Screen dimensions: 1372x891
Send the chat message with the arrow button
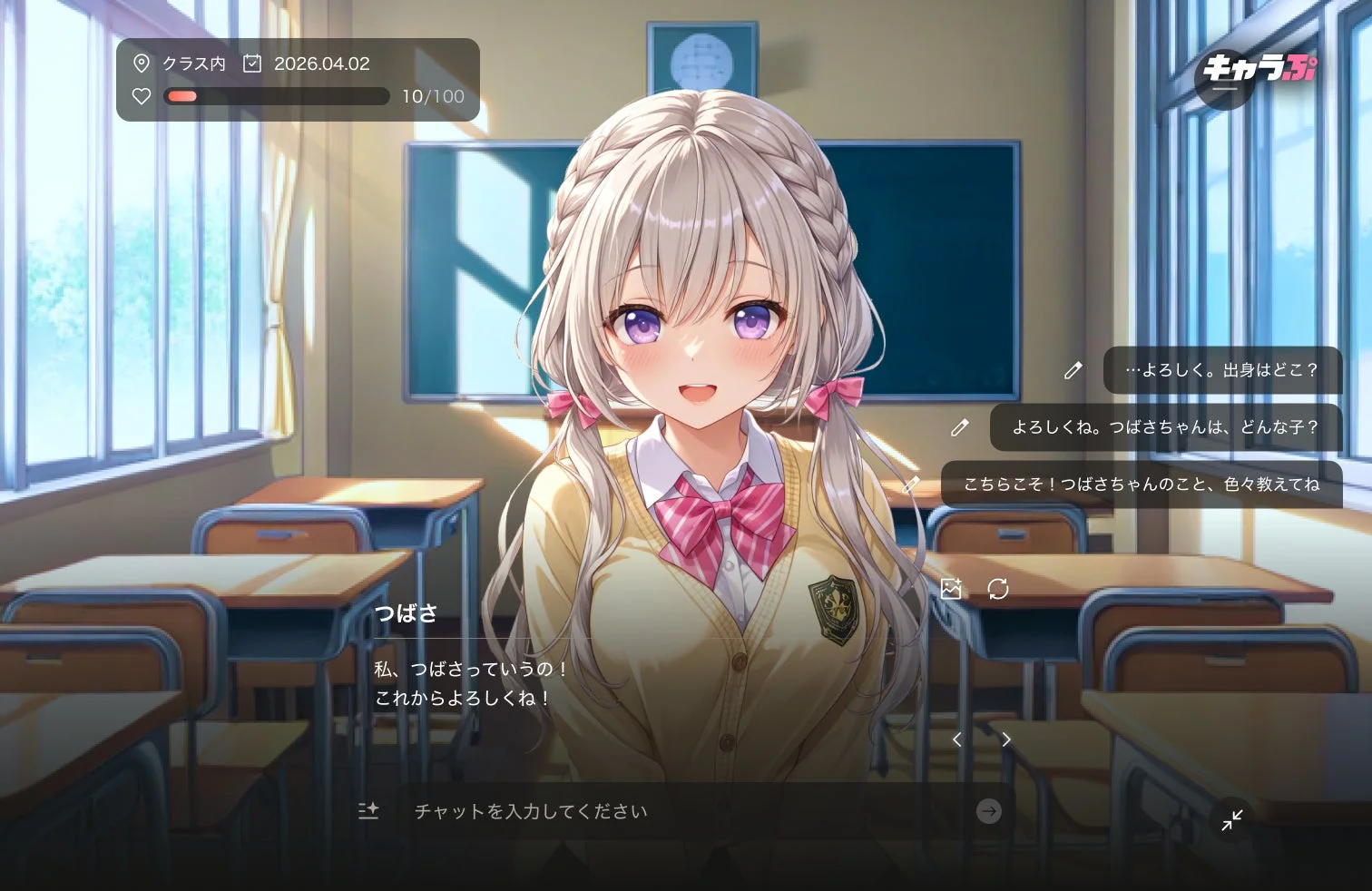coord(989,812)
